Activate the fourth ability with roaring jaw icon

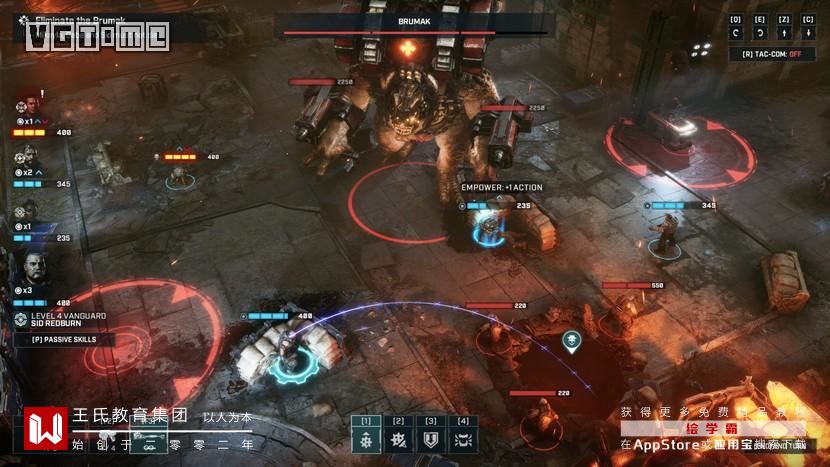click(x=463, y=441)
